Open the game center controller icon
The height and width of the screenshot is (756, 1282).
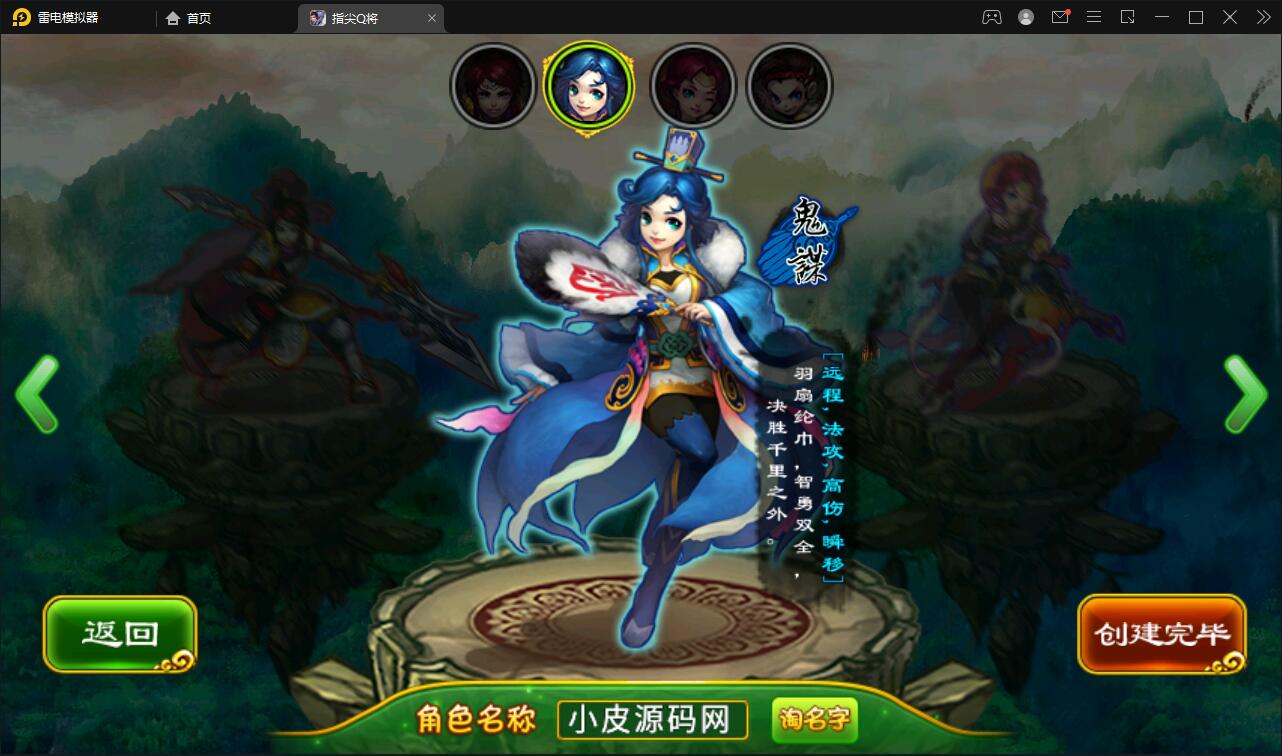point(992,17)
